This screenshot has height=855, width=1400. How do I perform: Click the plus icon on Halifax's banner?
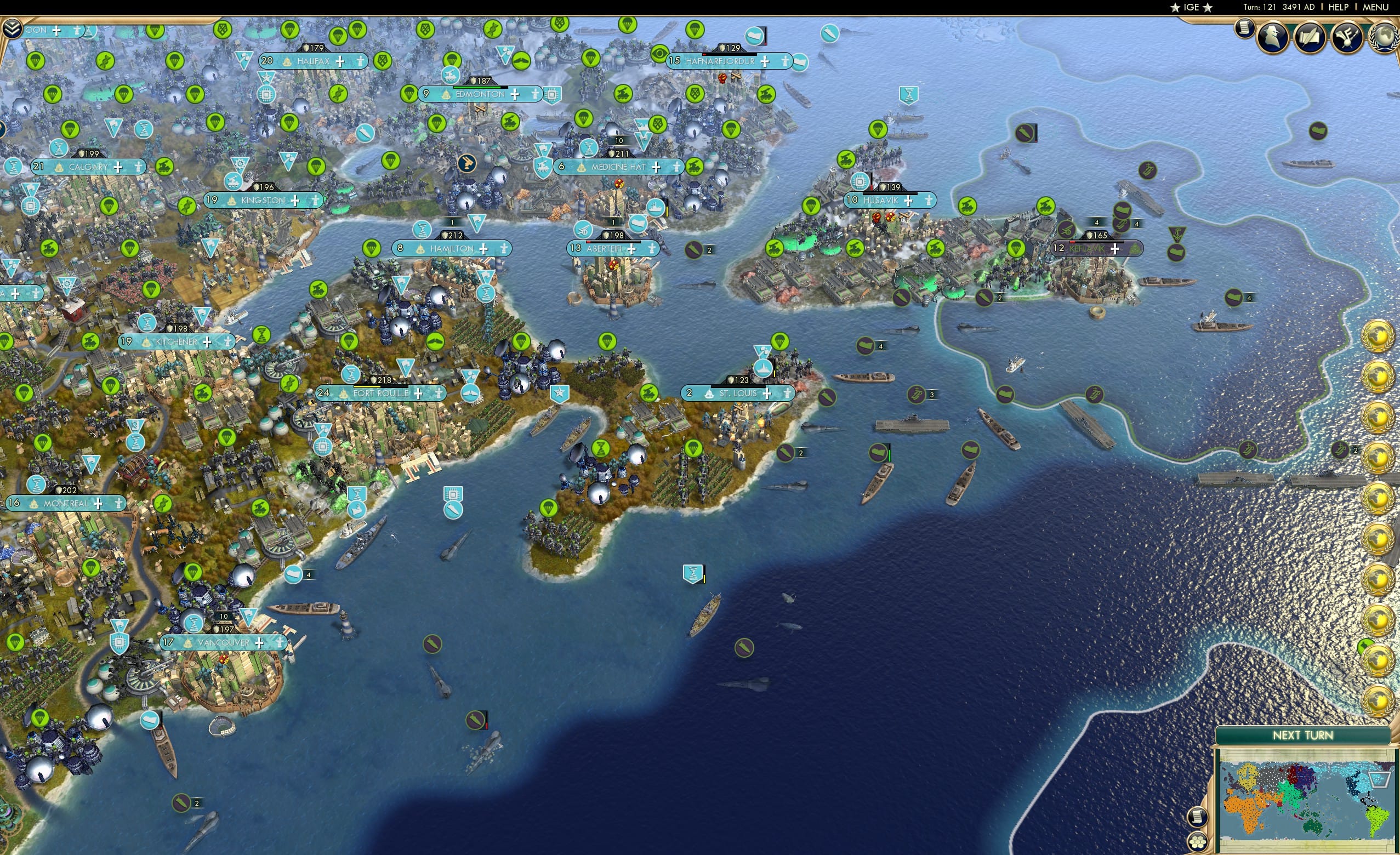tap(341, 62)
